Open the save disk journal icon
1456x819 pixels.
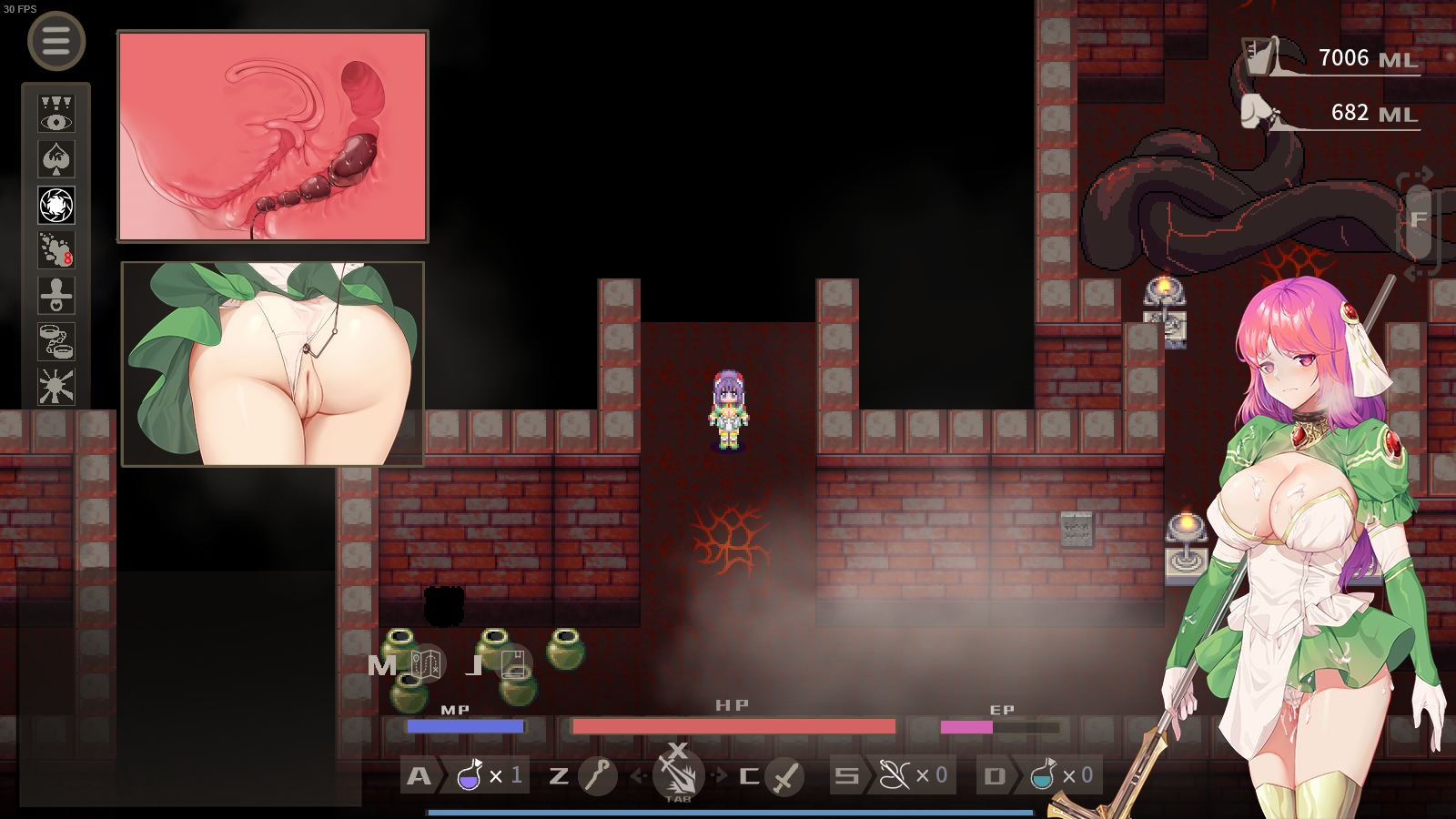pos(514,664)
